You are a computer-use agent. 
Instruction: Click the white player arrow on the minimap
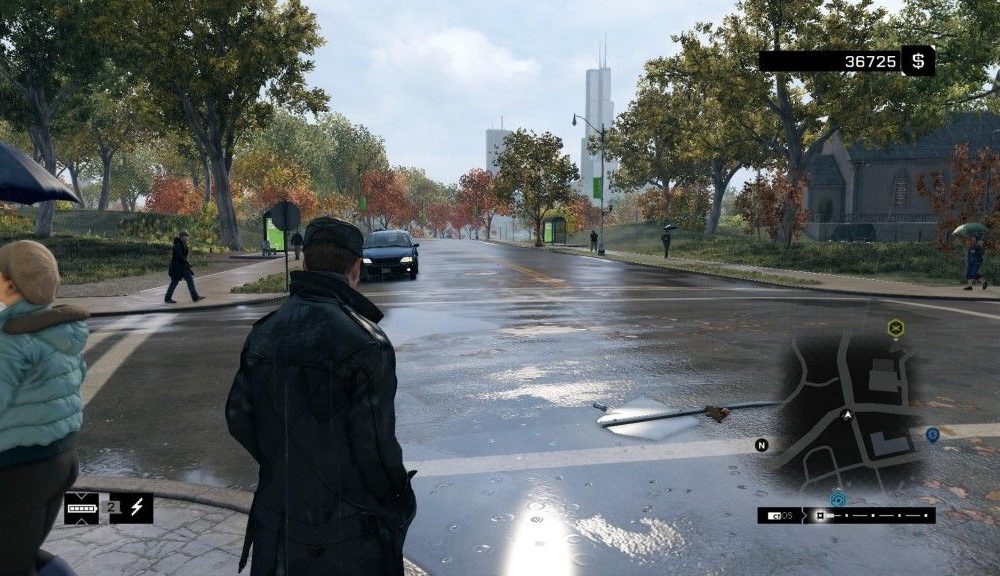pyautogui.click(x=848, y=413)
